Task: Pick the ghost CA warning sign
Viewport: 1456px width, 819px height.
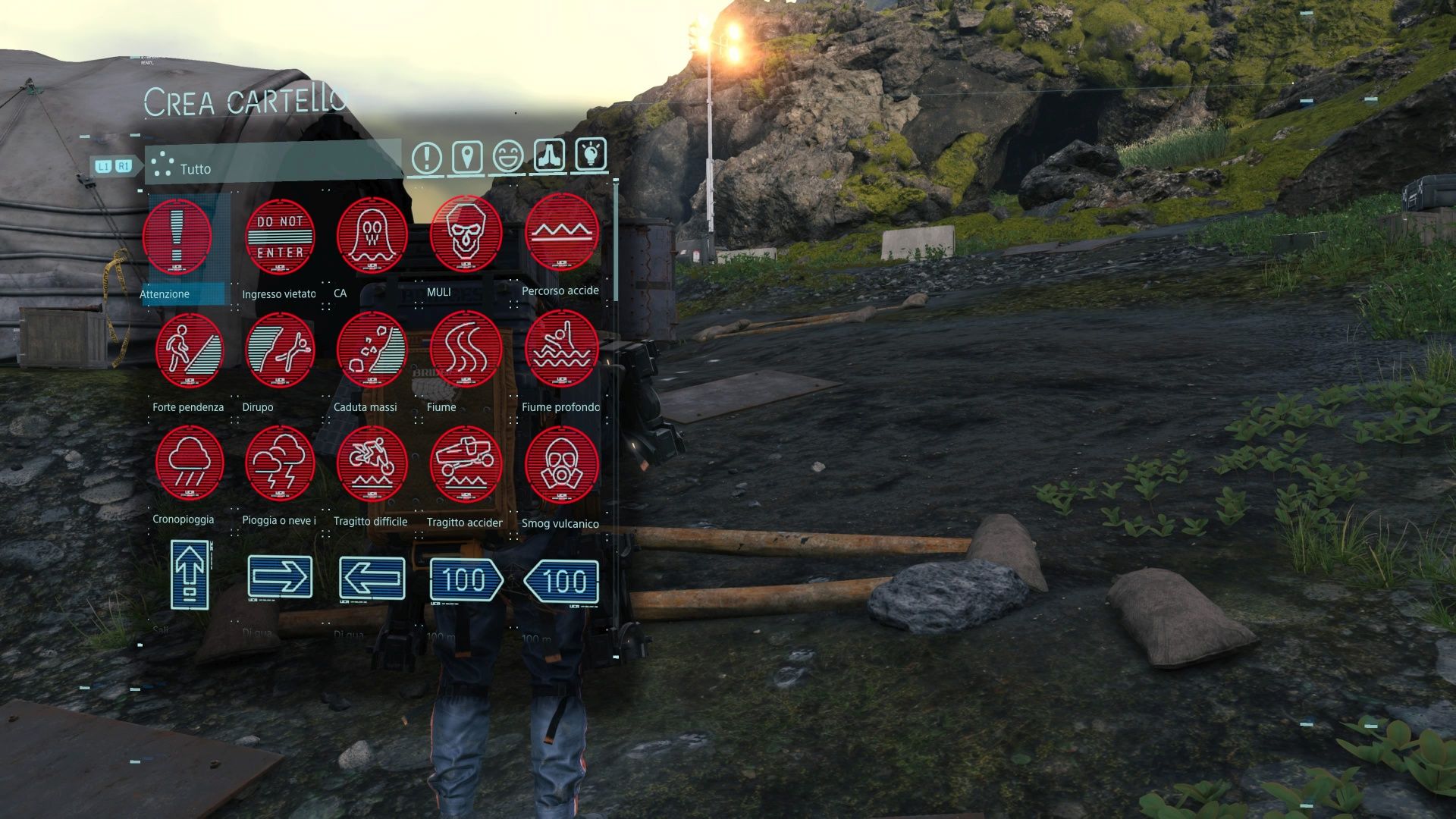Action: point(372,235)
